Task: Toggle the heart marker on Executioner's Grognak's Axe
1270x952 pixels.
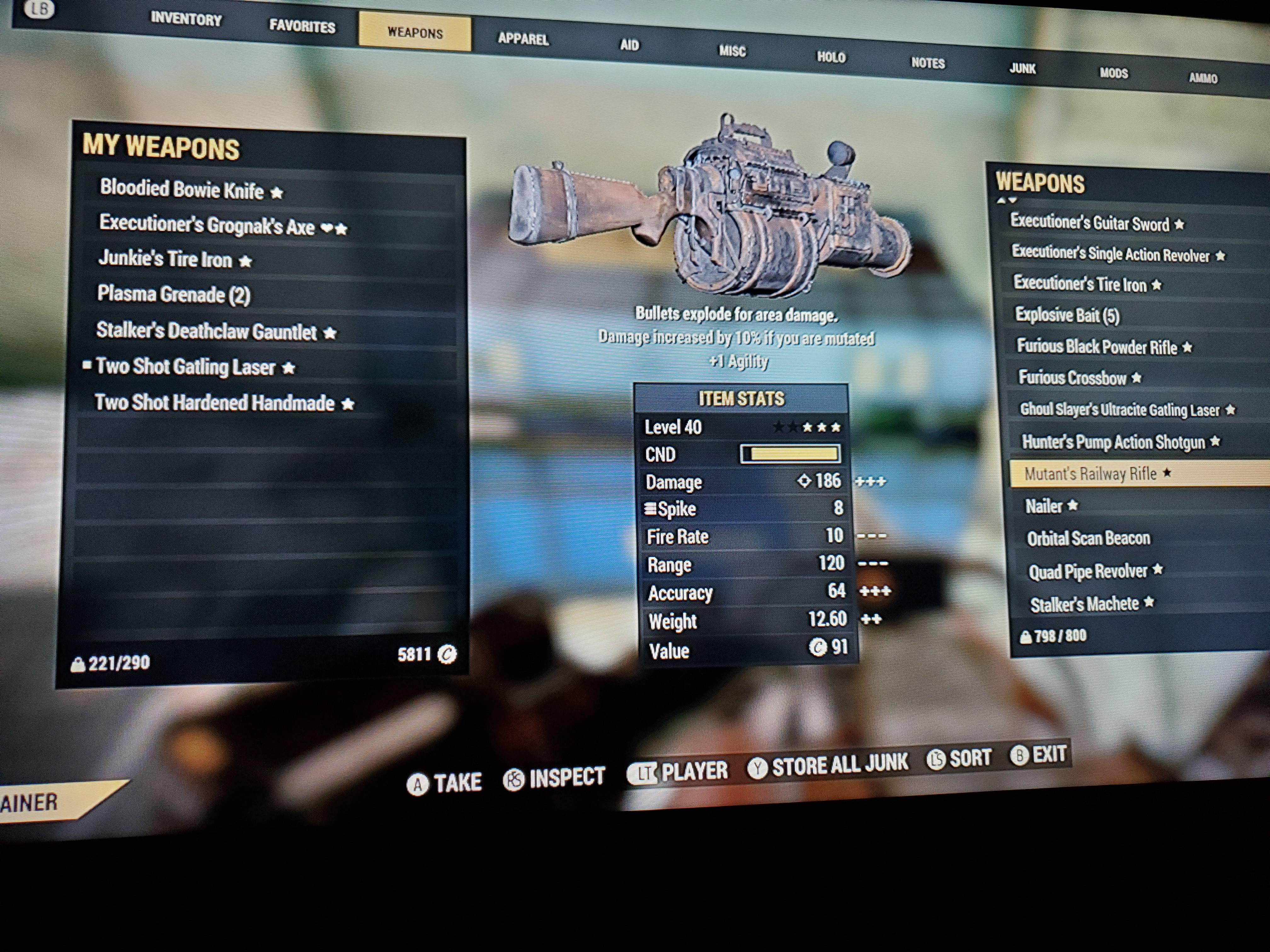Action: pos(328,228)
